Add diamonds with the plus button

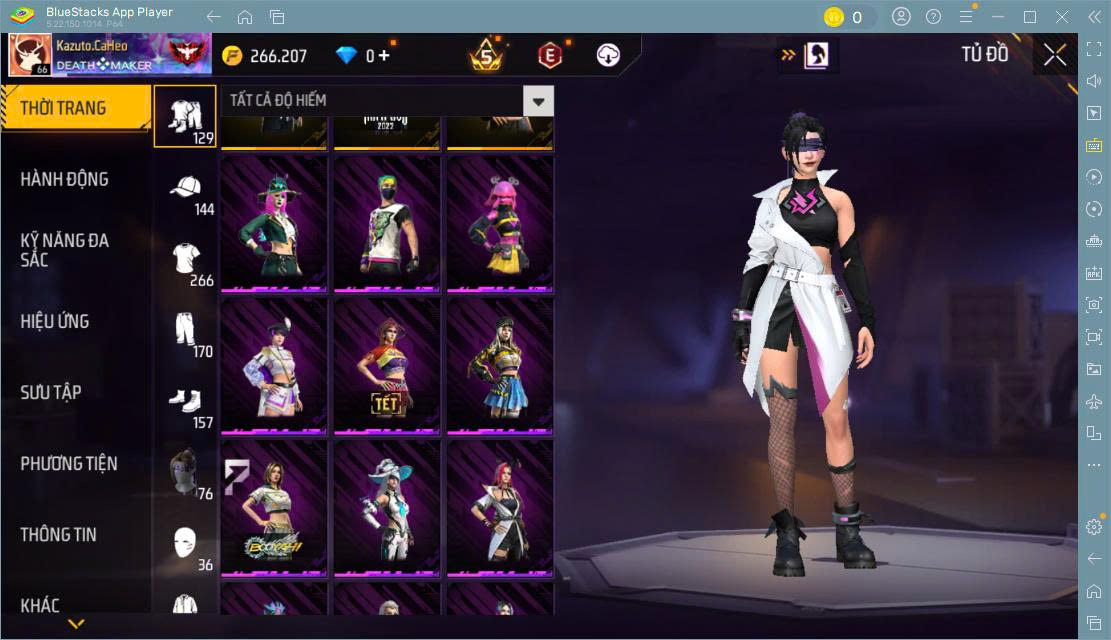click(384, 56)
